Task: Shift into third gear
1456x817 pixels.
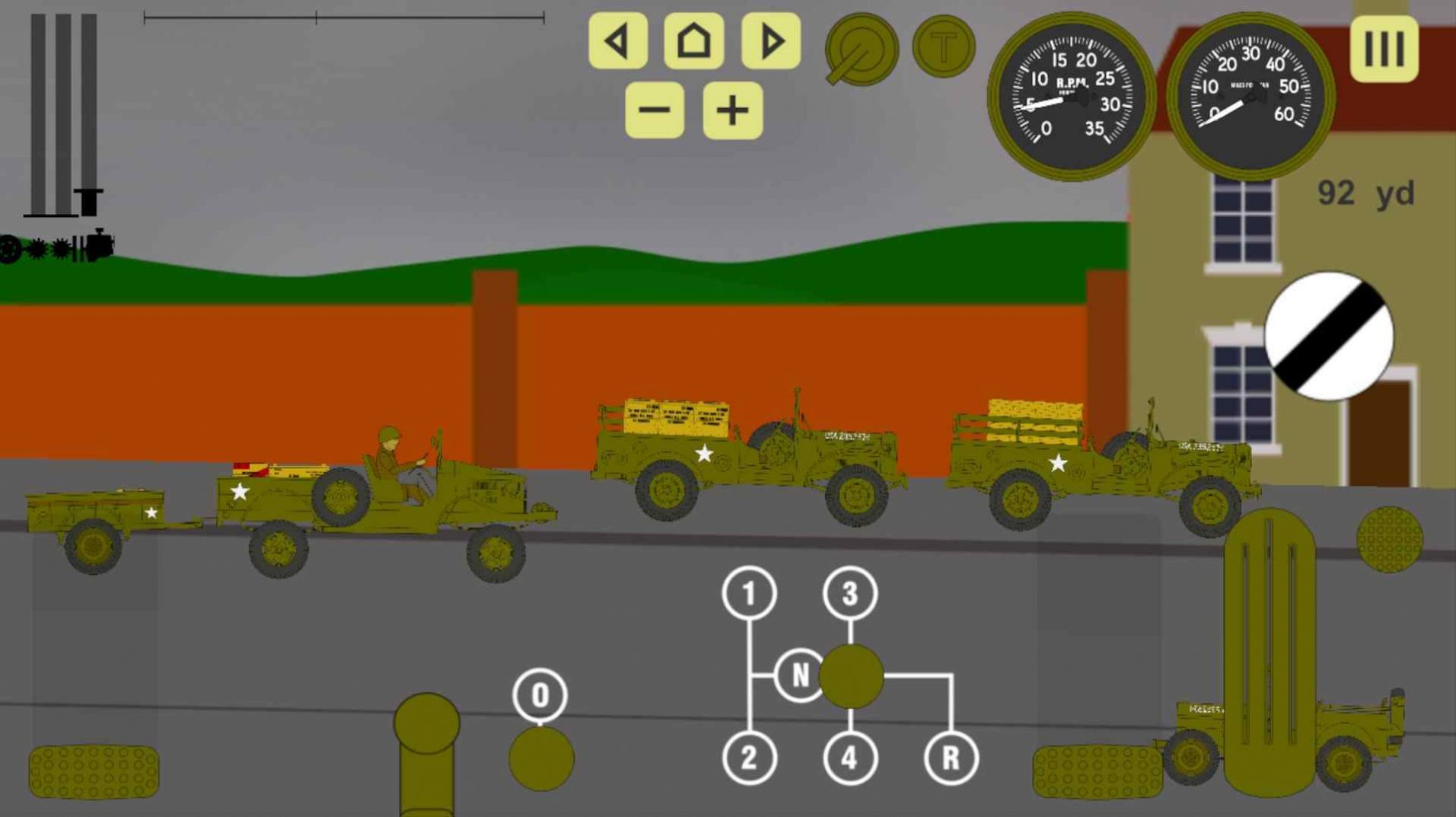Action: click(849, 593)
